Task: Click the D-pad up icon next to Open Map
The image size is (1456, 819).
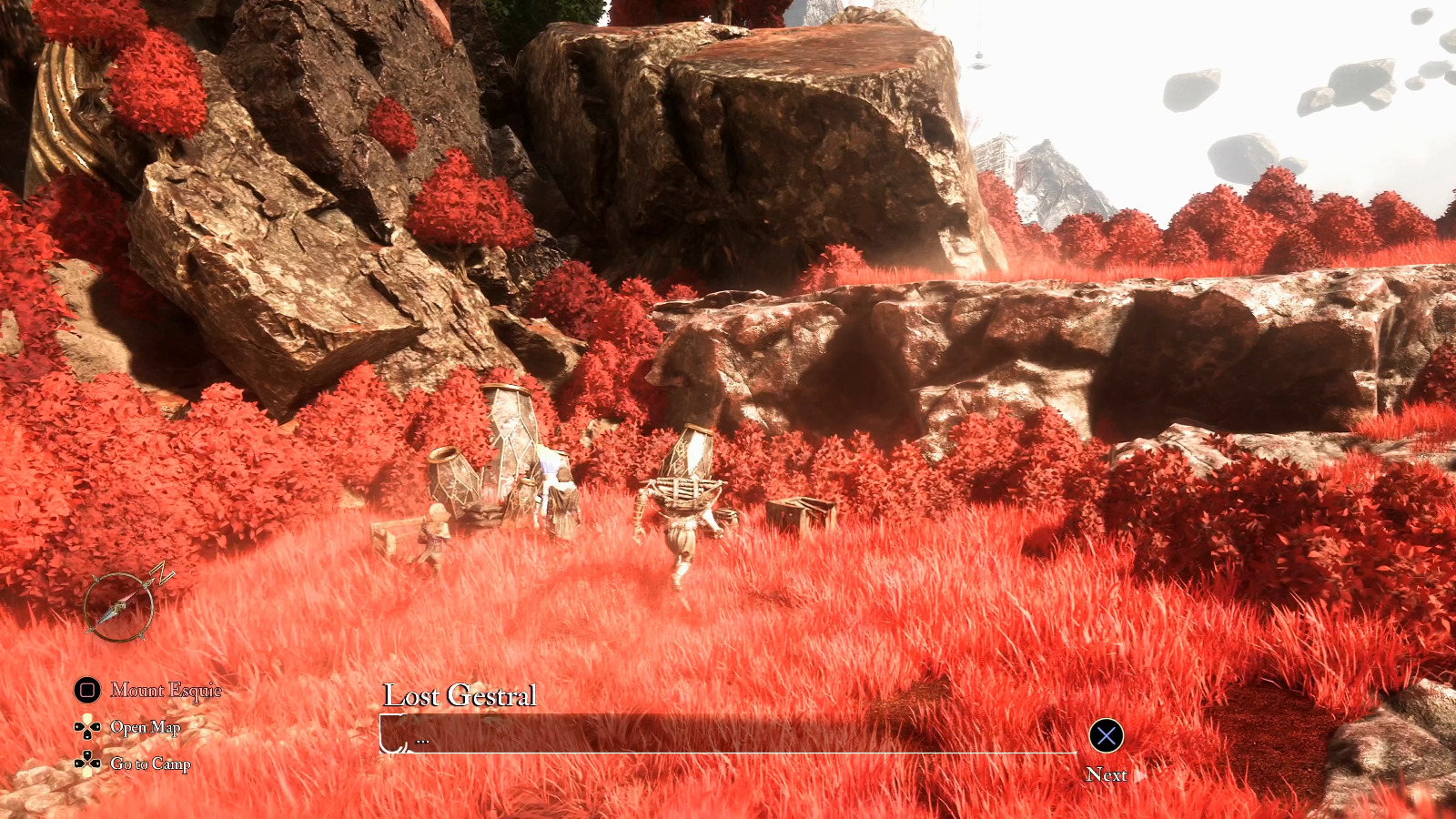Action: pos(86,728)
